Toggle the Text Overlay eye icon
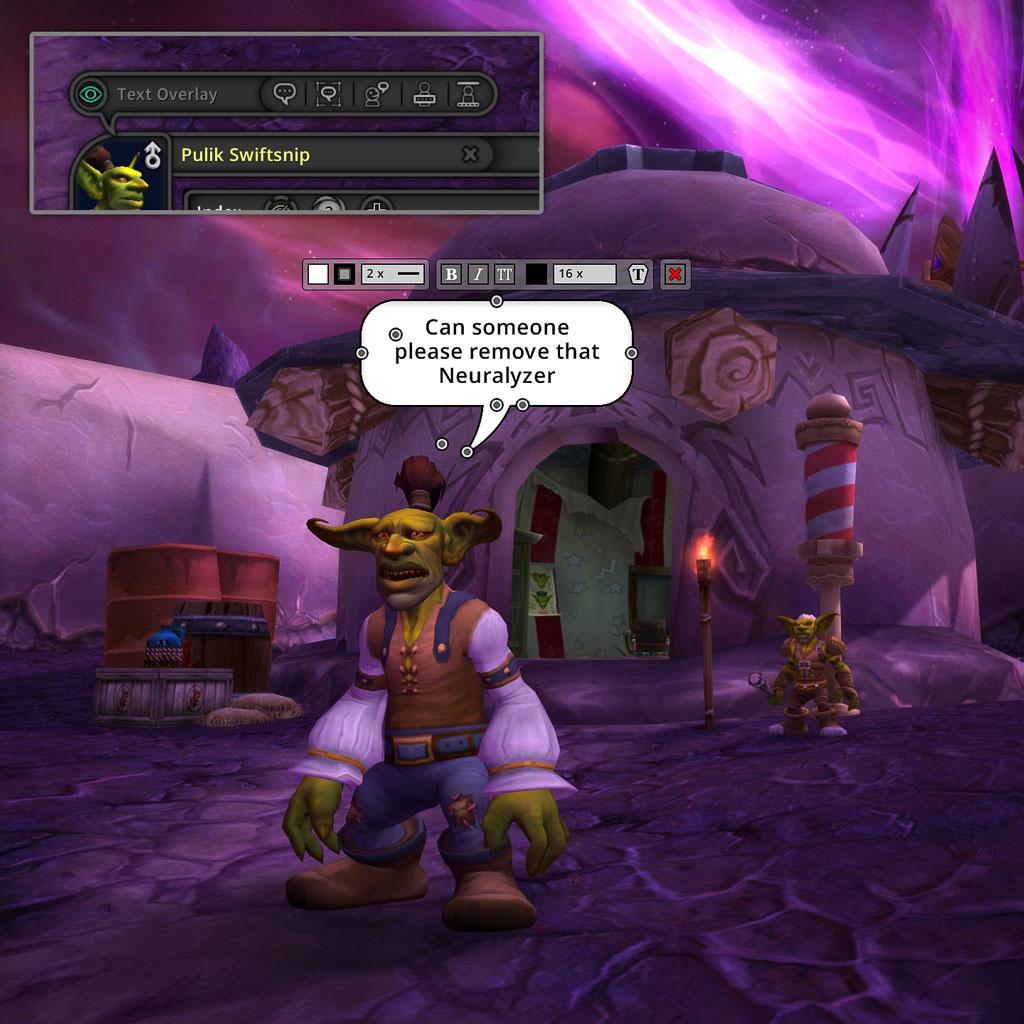 91,95
